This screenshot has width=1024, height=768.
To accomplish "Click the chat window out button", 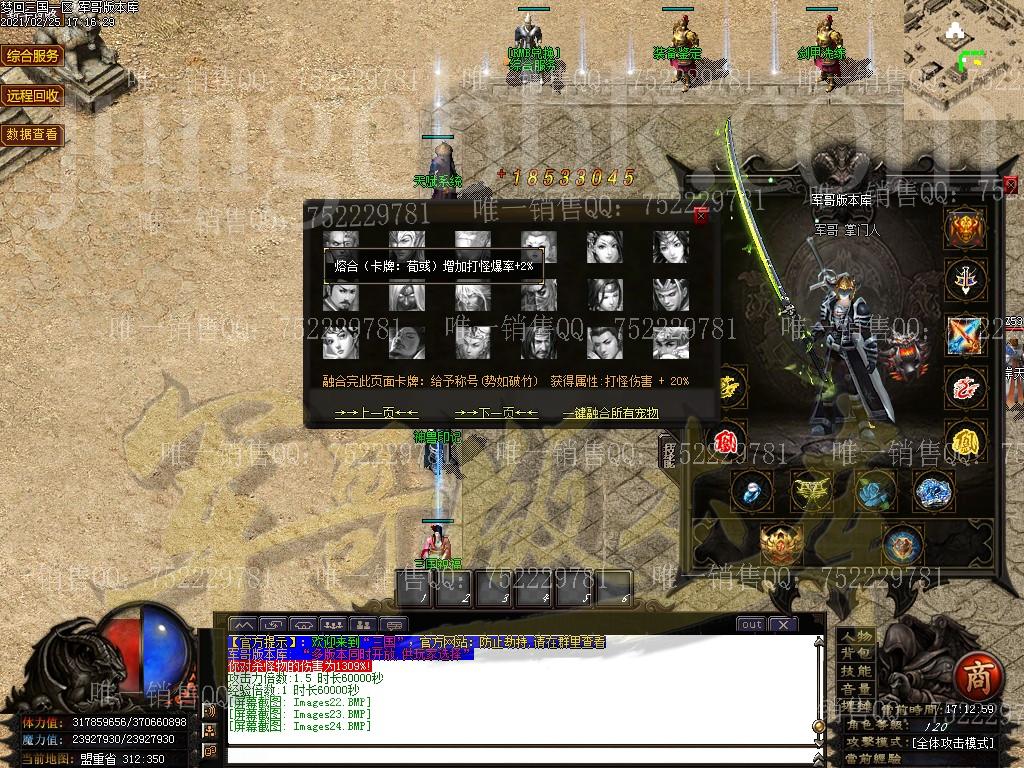I will (751, 624).
